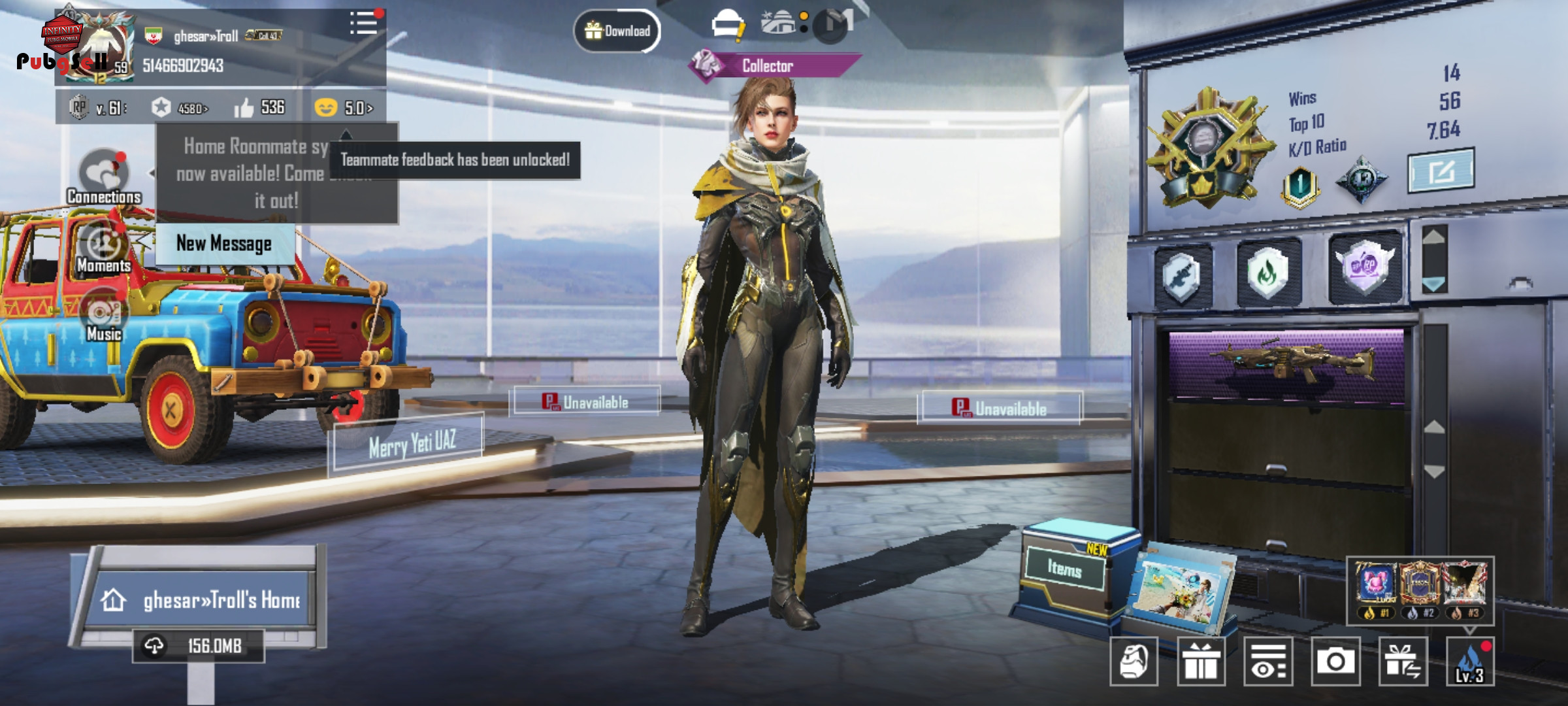Click the Download gift button
This screenshot has height=706, width=1568.
[617, 31]
